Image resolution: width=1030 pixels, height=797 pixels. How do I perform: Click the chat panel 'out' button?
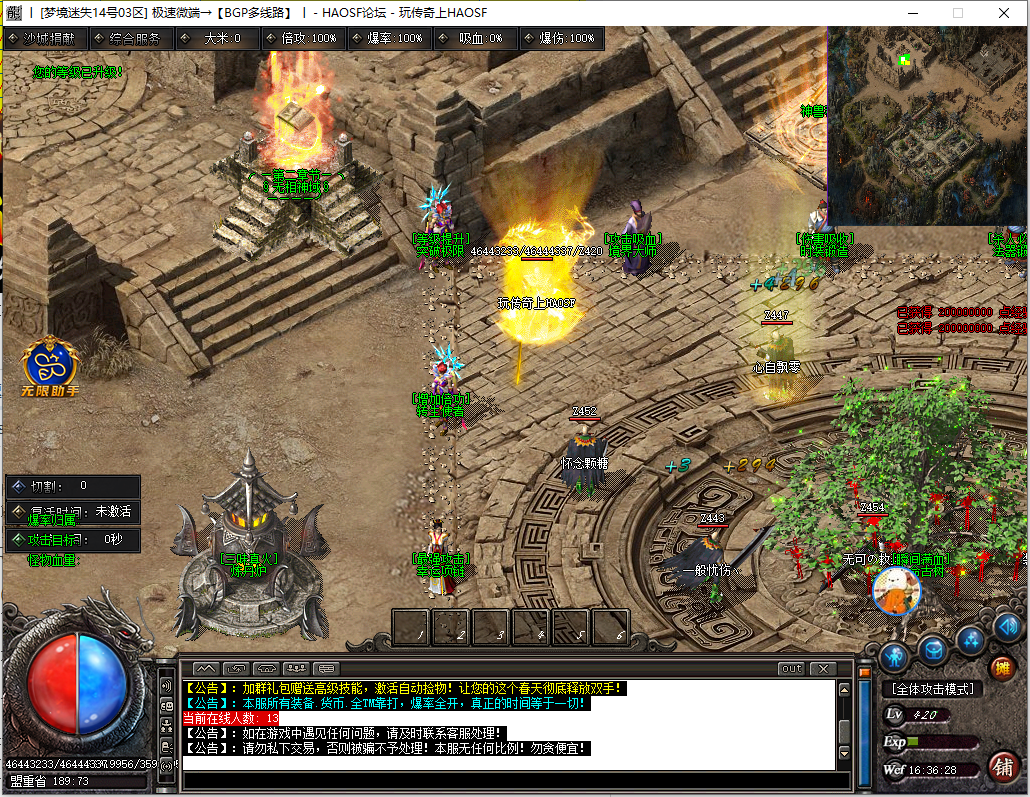791,668
